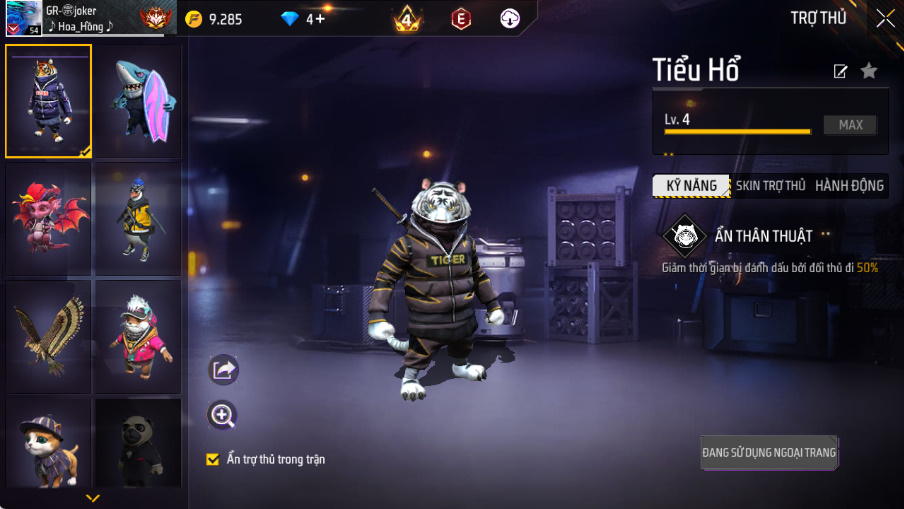
Task: Click the share arrow icon
Action: [223, 370]
